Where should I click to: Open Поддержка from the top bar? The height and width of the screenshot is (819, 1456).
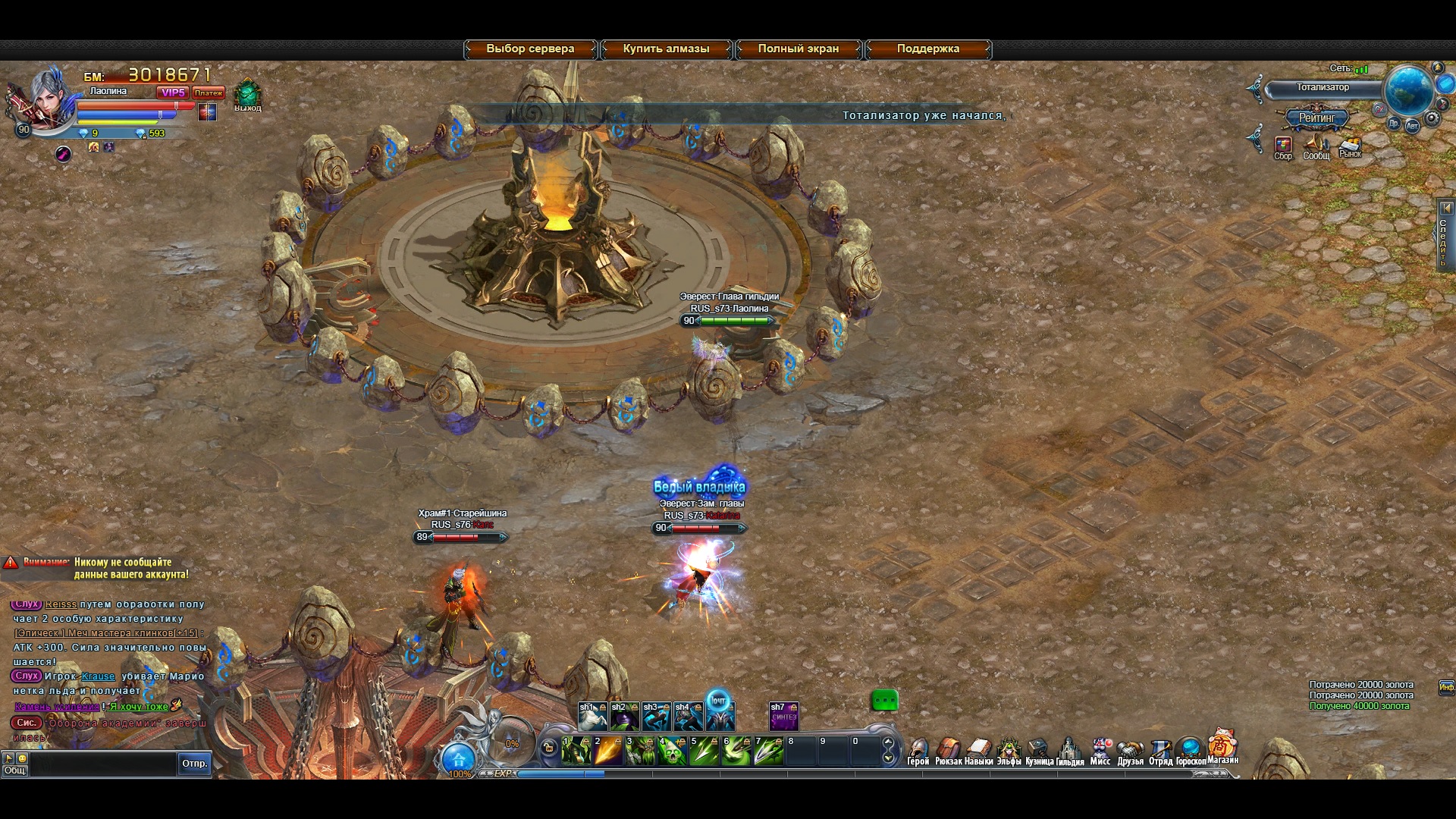(x=928, y=49)
